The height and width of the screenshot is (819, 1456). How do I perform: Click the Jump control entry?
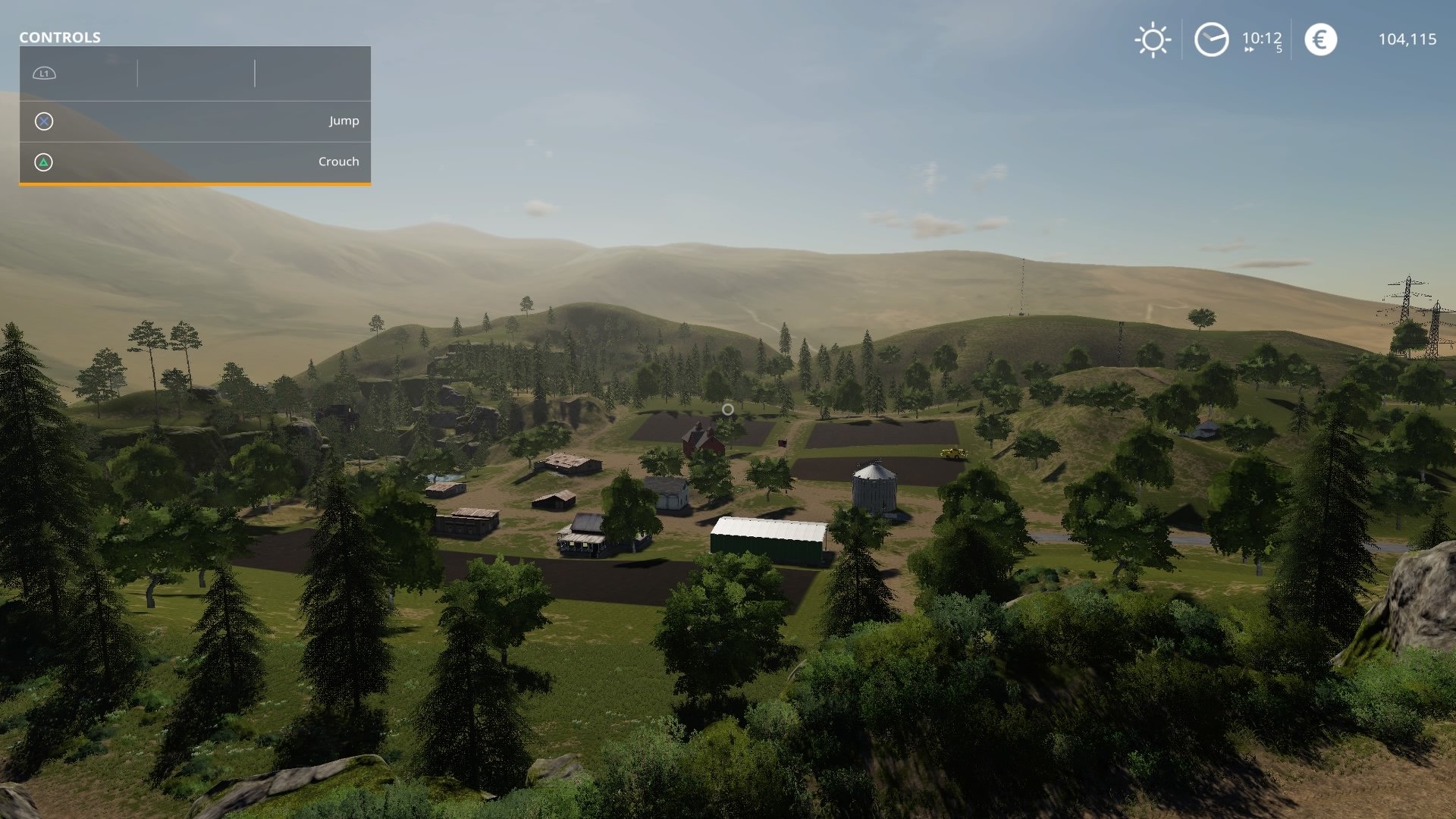click(x=343, y=121)
